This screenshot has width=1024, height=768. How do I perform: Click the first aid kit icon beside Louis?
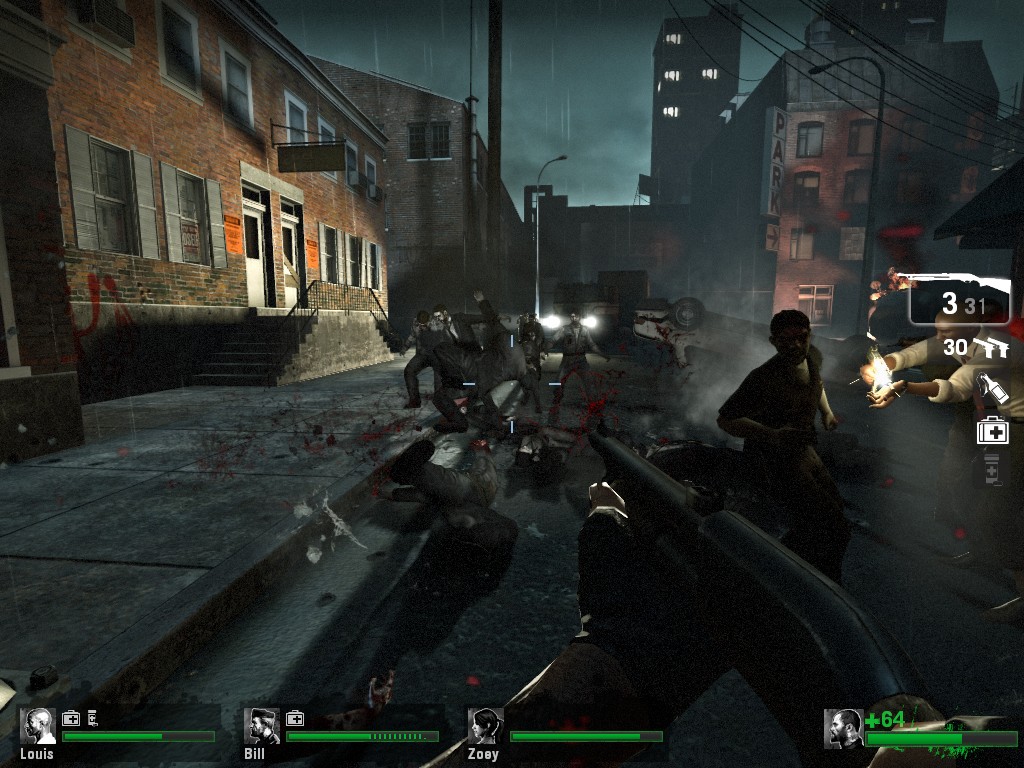coord(71,718)
